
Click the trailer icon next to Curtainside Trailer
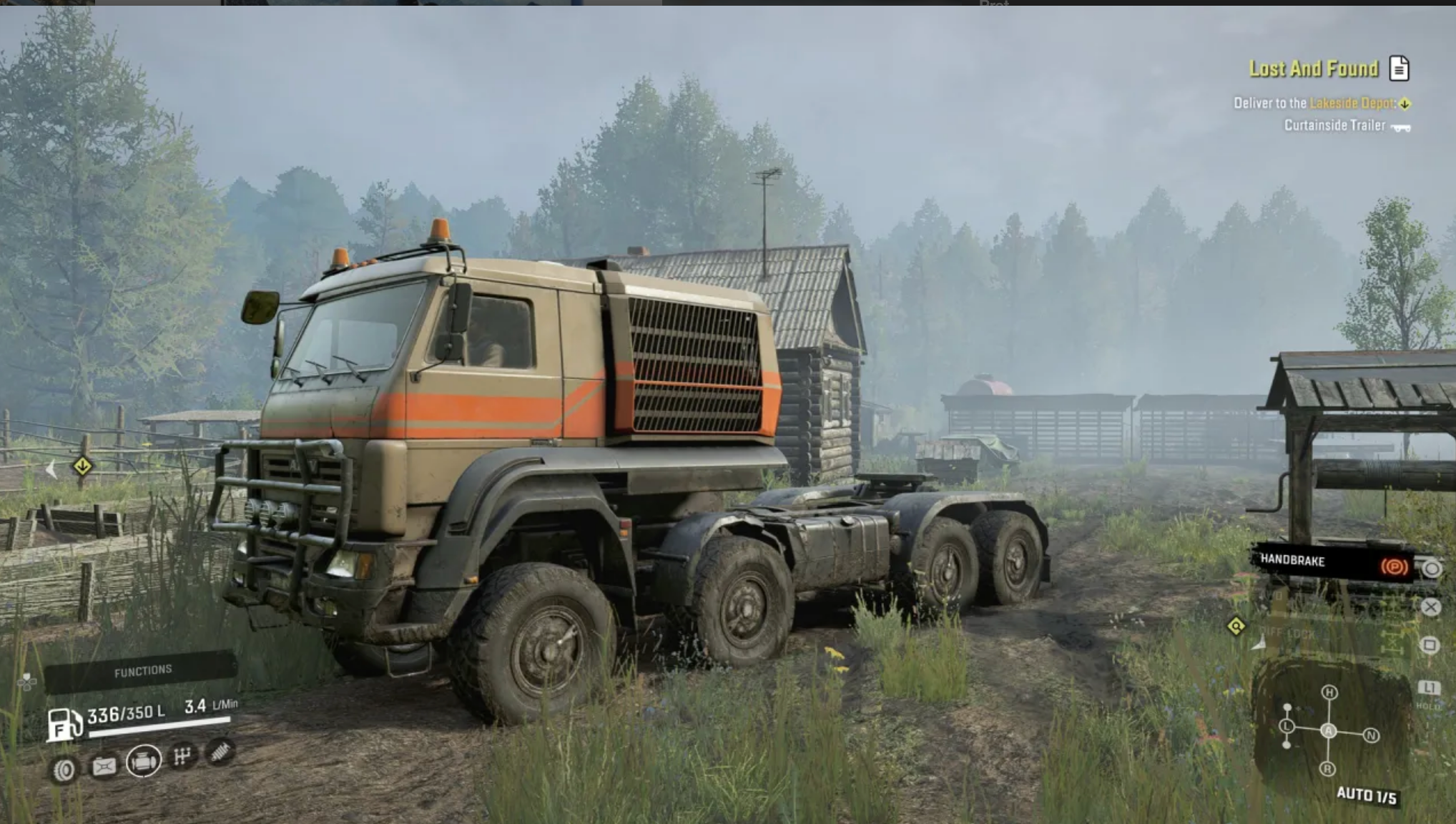[x=1400, y=128]
